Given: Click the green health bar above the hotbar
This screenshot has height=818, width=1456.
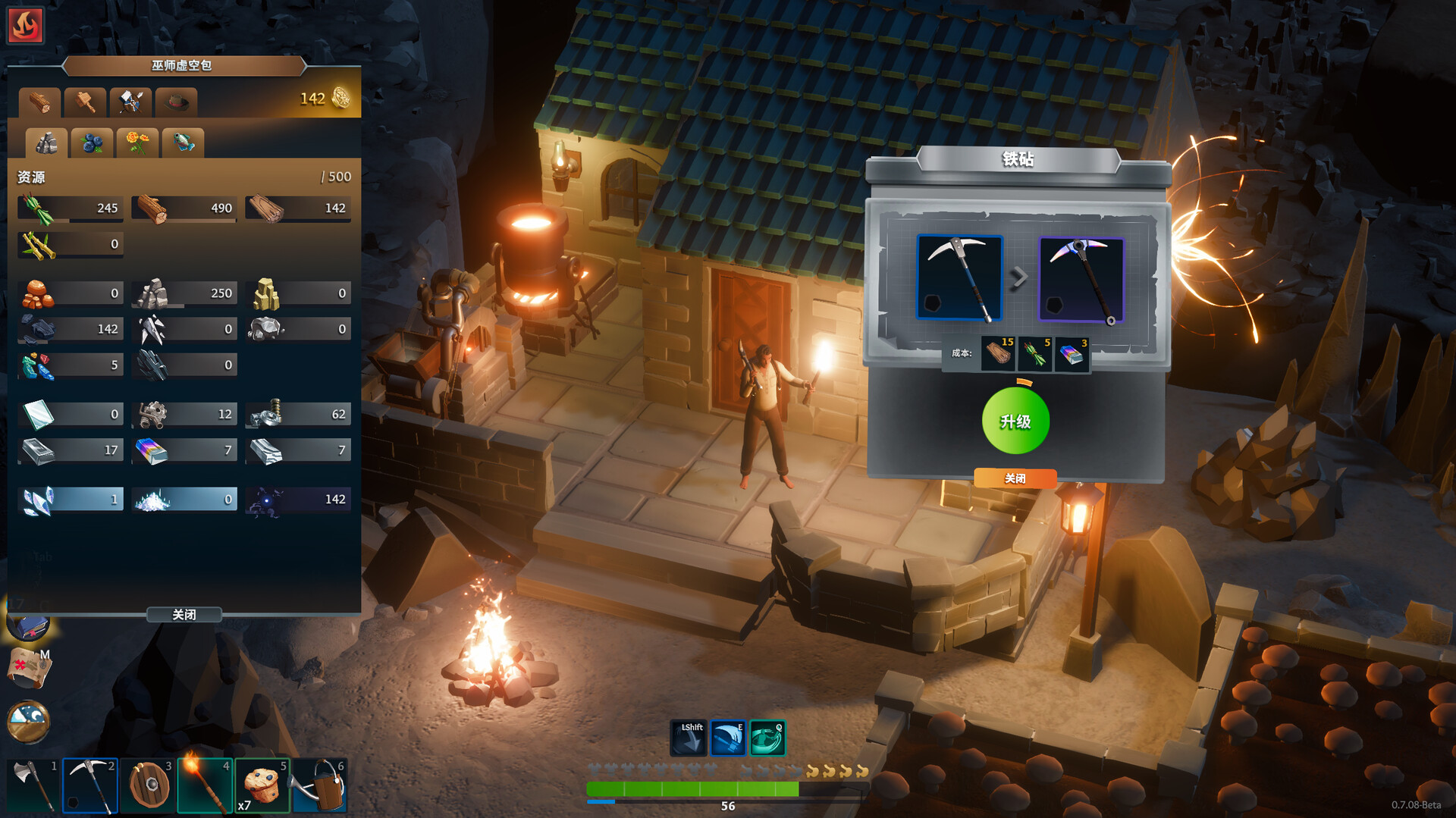Looking at the screenshot, I should click(692, 788).
